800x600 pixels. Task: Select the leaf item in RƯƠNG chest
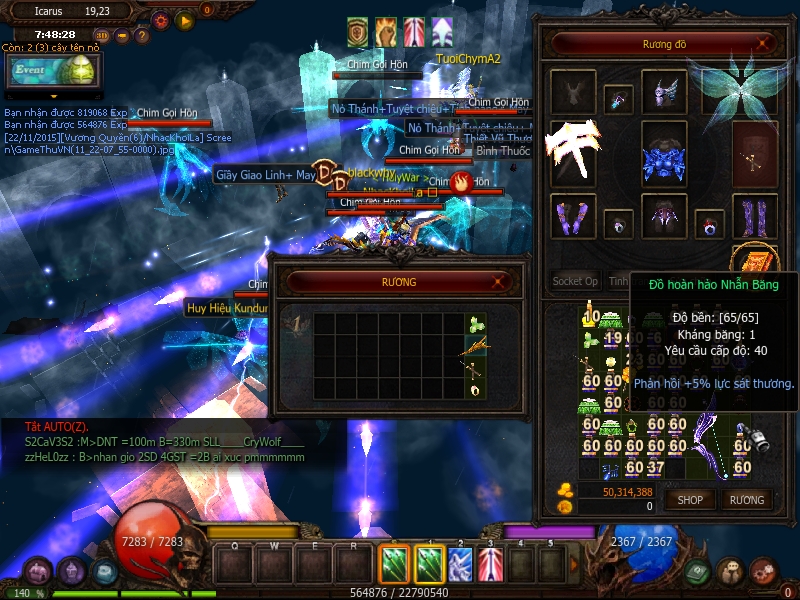coord(476,325)
